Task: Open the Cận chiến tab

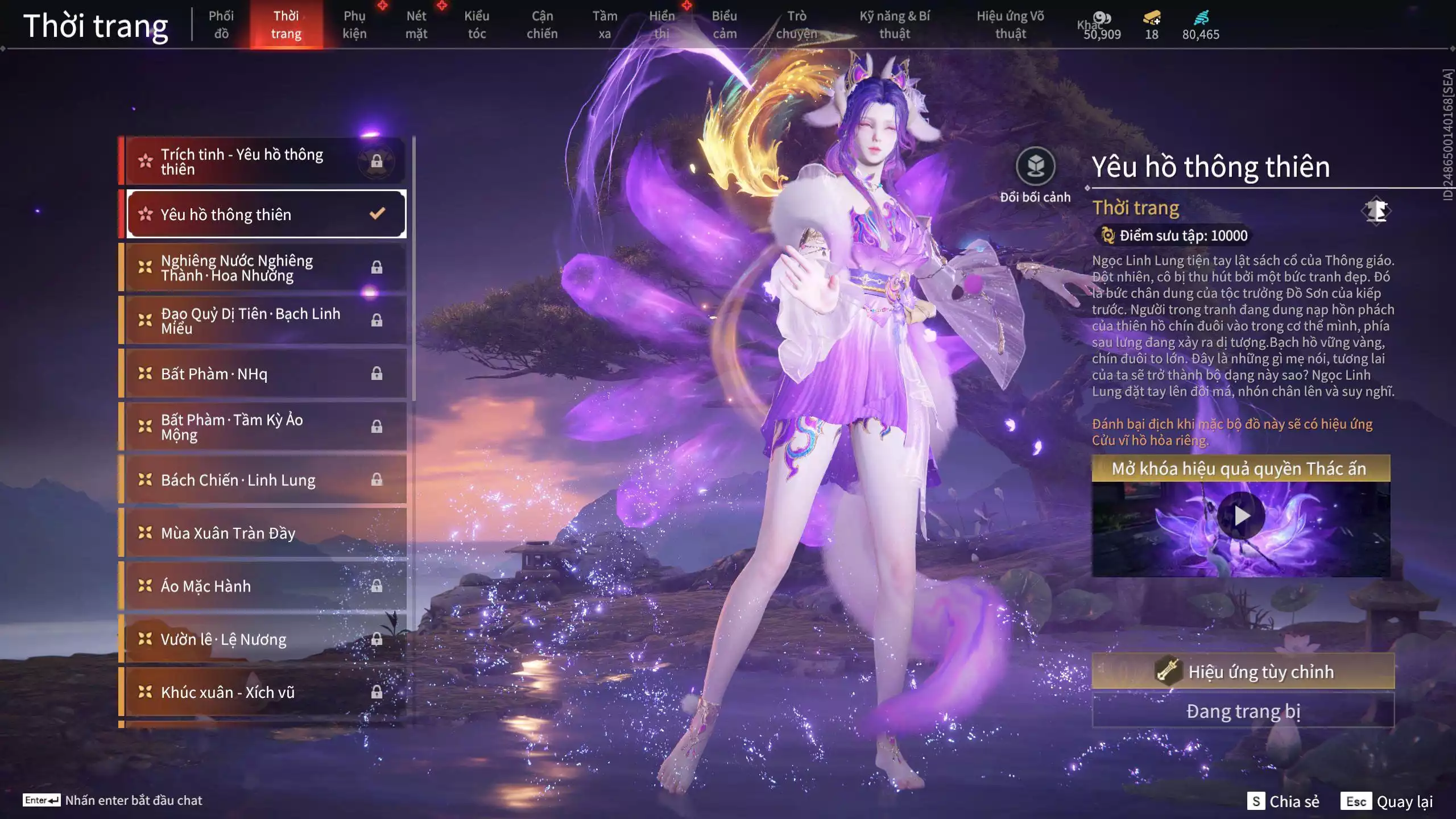Action: (542, 25)
